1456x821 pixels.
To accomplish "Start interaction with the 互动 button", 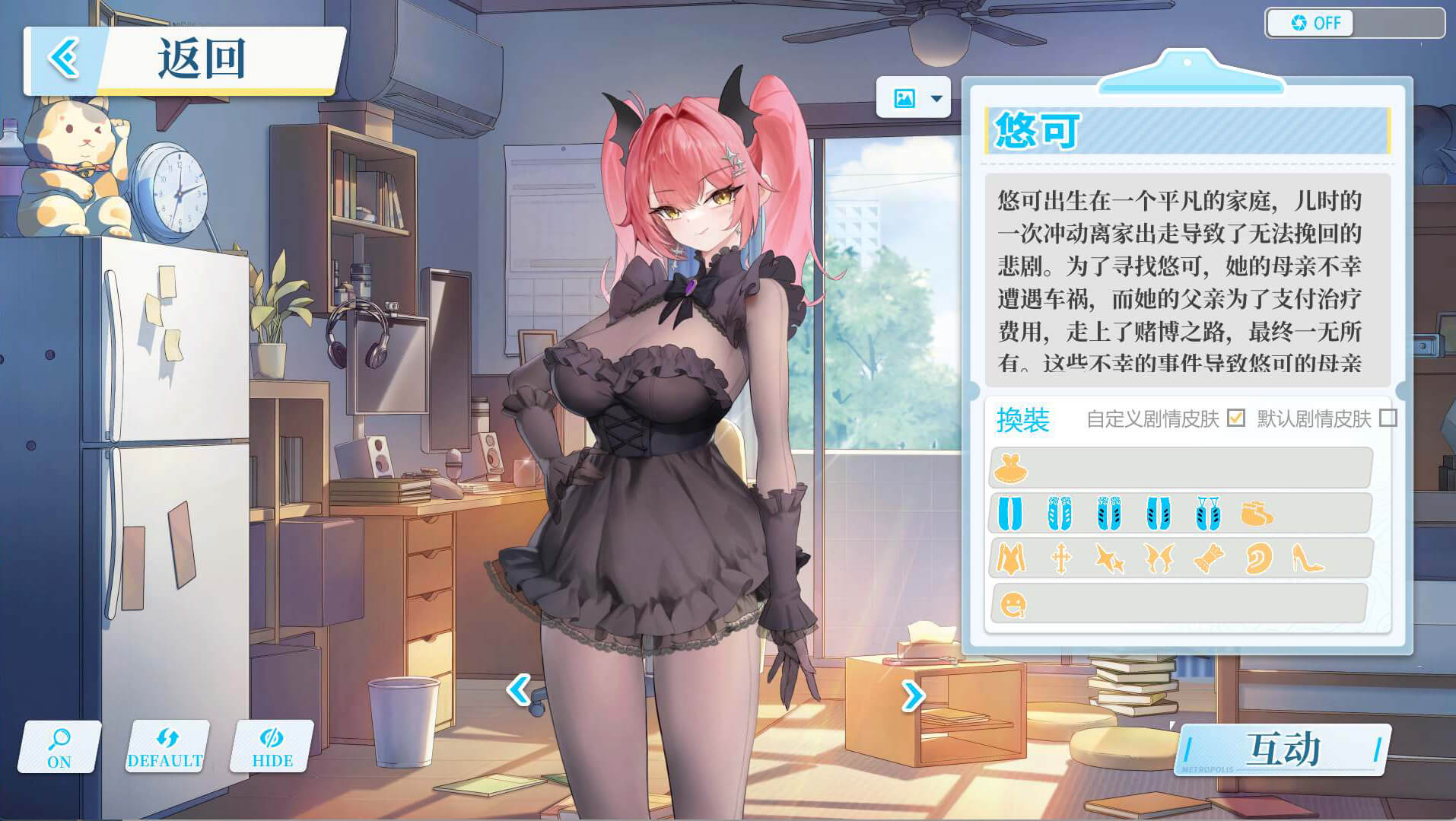I will pyautogui.click(x=1283, y=749).
